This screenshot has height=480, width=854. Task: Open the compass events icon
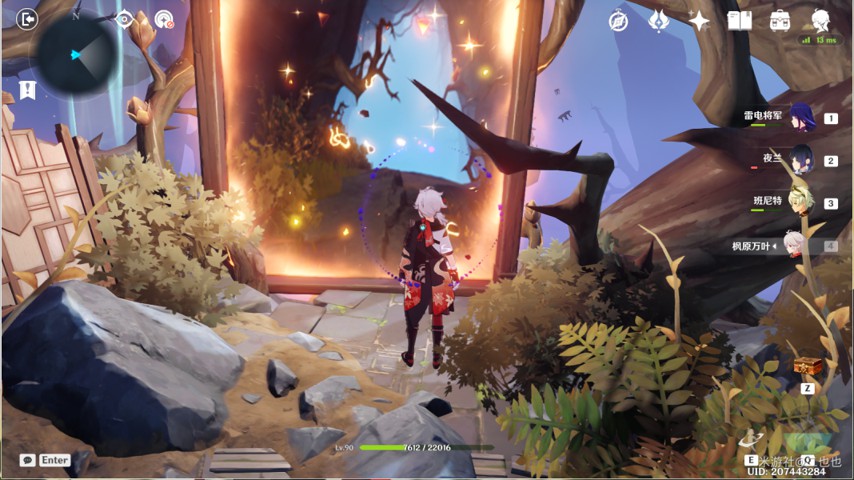tap(619, 21)
